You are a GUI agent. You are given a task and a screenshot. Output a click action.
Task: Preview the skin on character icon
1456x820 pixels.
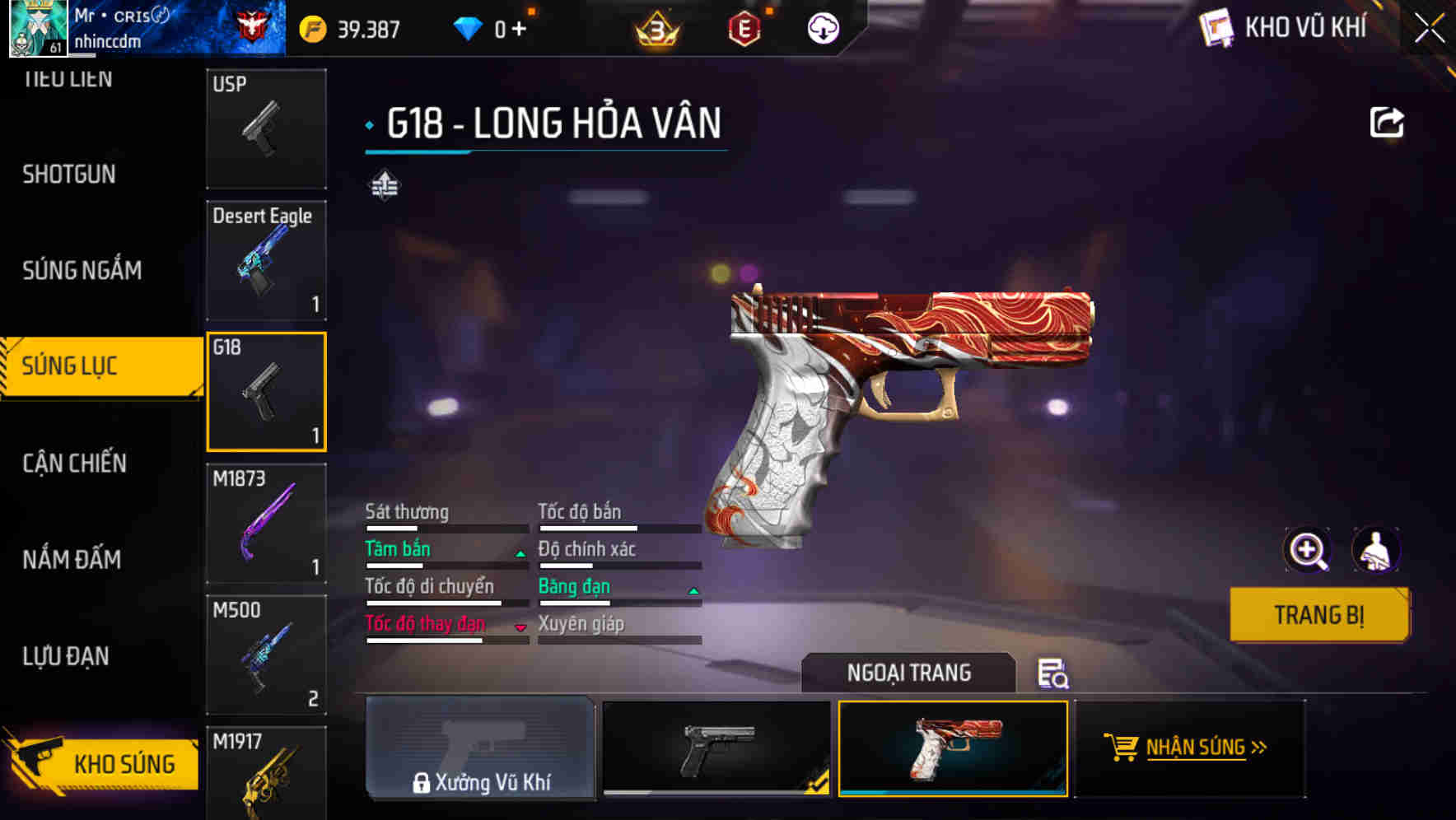1375,550
